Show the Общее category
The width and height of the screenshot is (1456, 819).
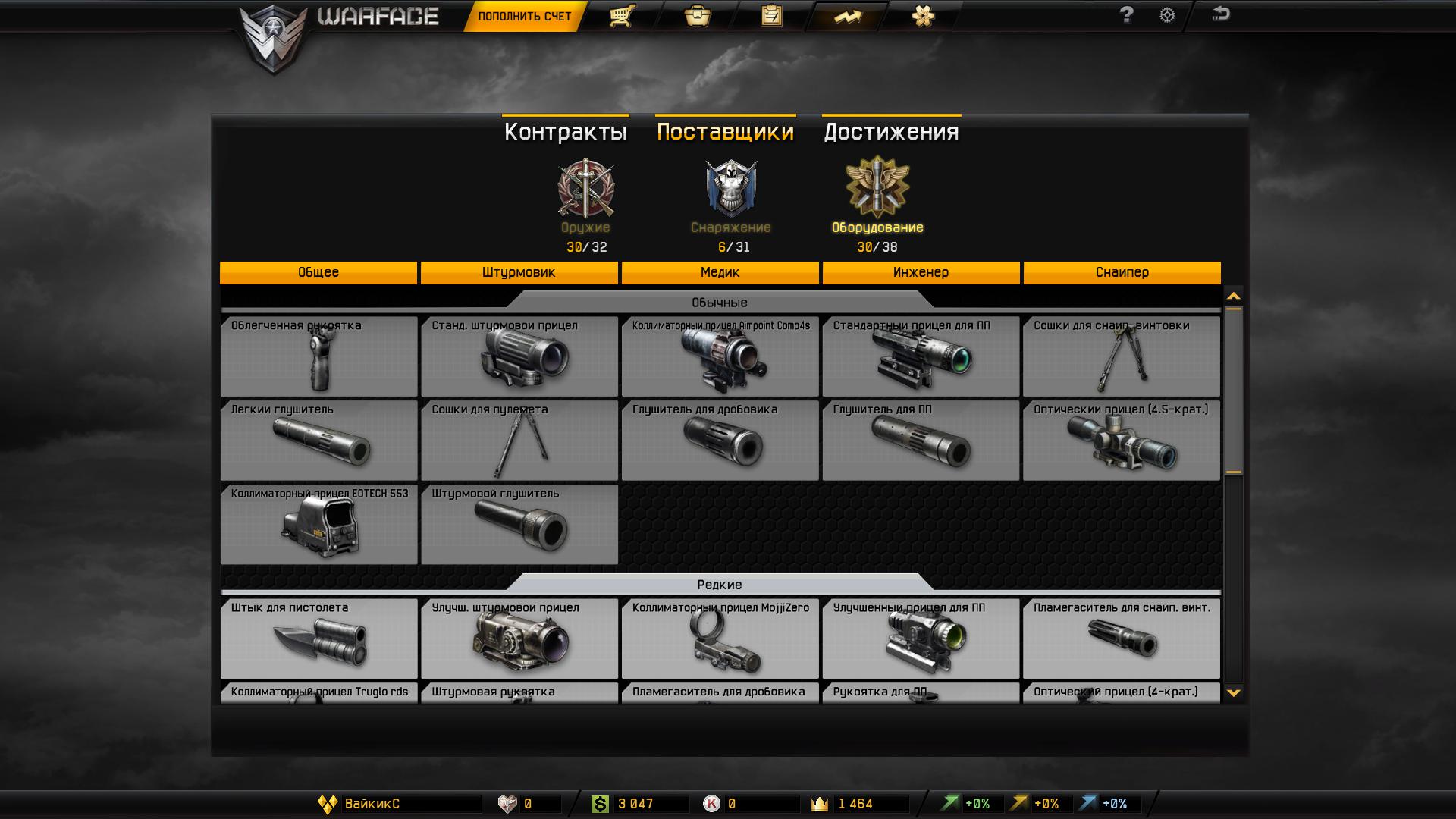[x=318, y=272]
